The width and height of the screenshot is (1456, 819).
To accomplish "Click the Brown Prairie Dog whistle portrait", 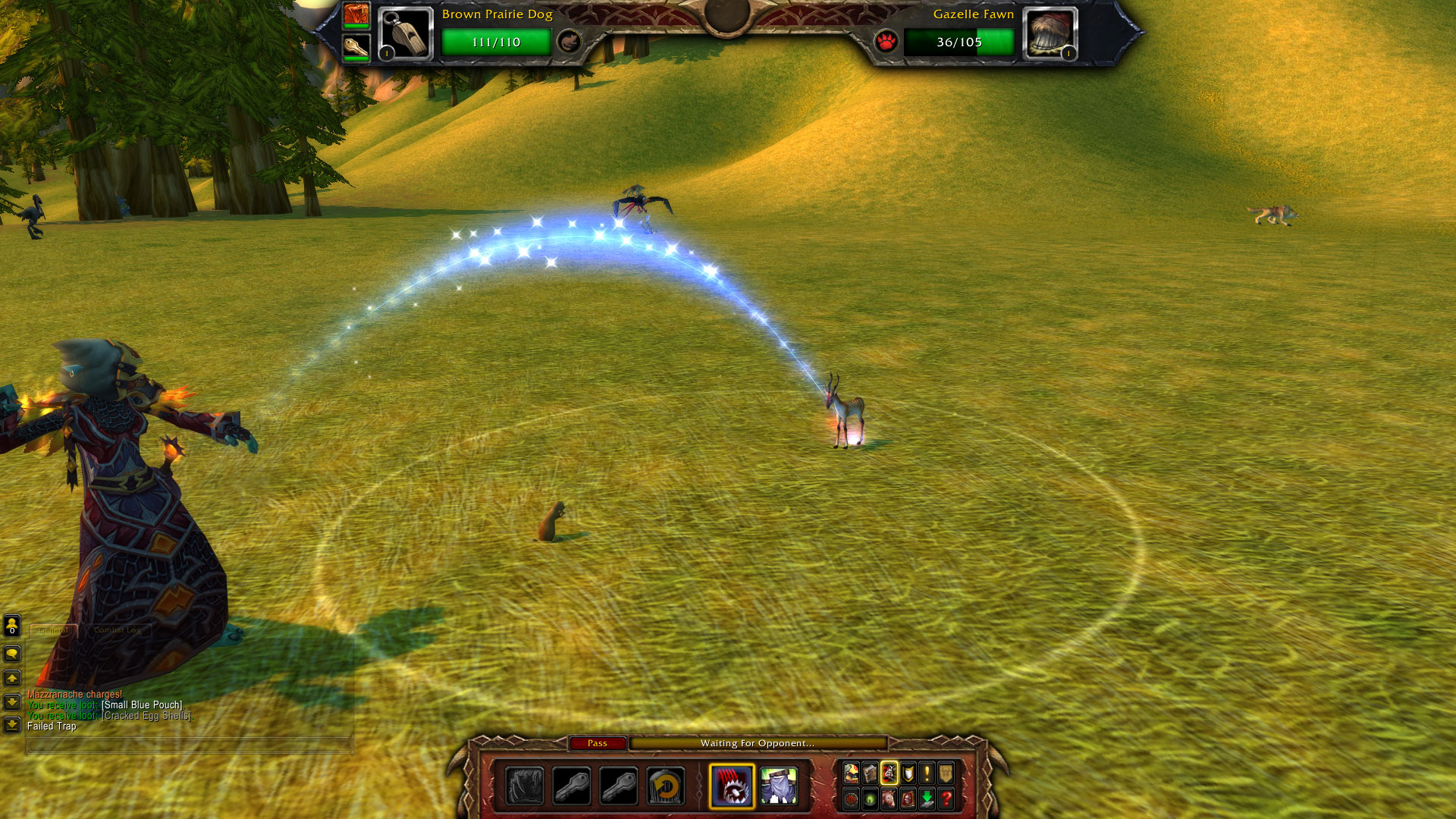I will [405, 33].
